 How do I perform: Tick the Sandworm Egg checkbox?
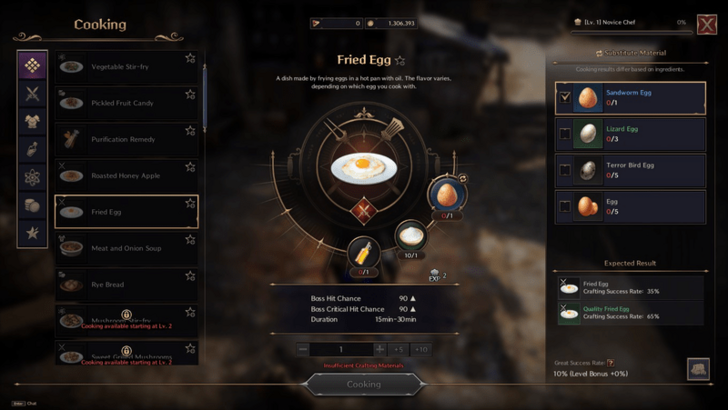pyautogui.click(x=566, y=98)
